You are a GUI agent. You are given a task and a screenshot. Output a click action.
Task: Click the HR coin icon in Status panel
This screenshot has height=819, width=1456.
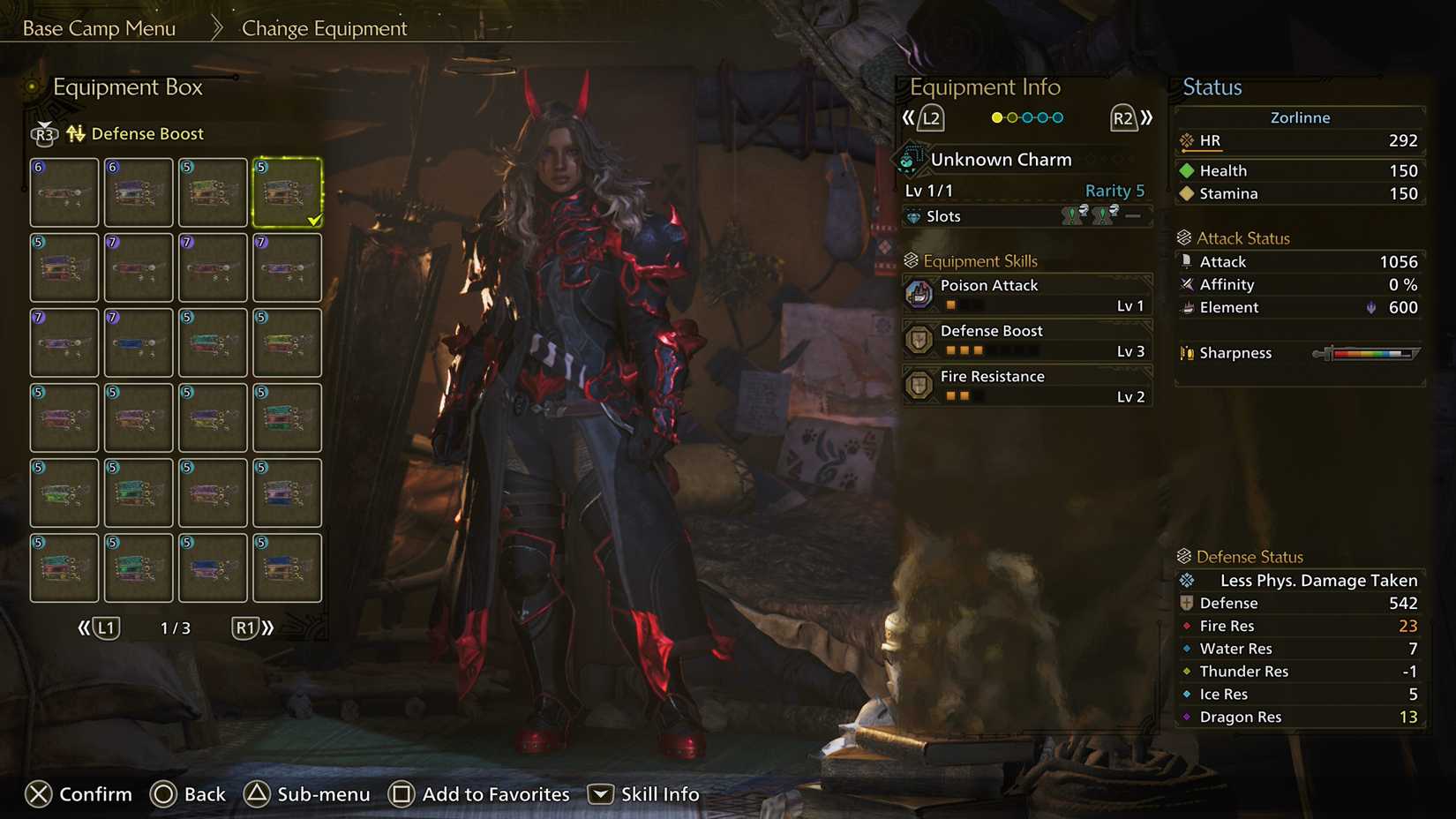[1186, 140]
